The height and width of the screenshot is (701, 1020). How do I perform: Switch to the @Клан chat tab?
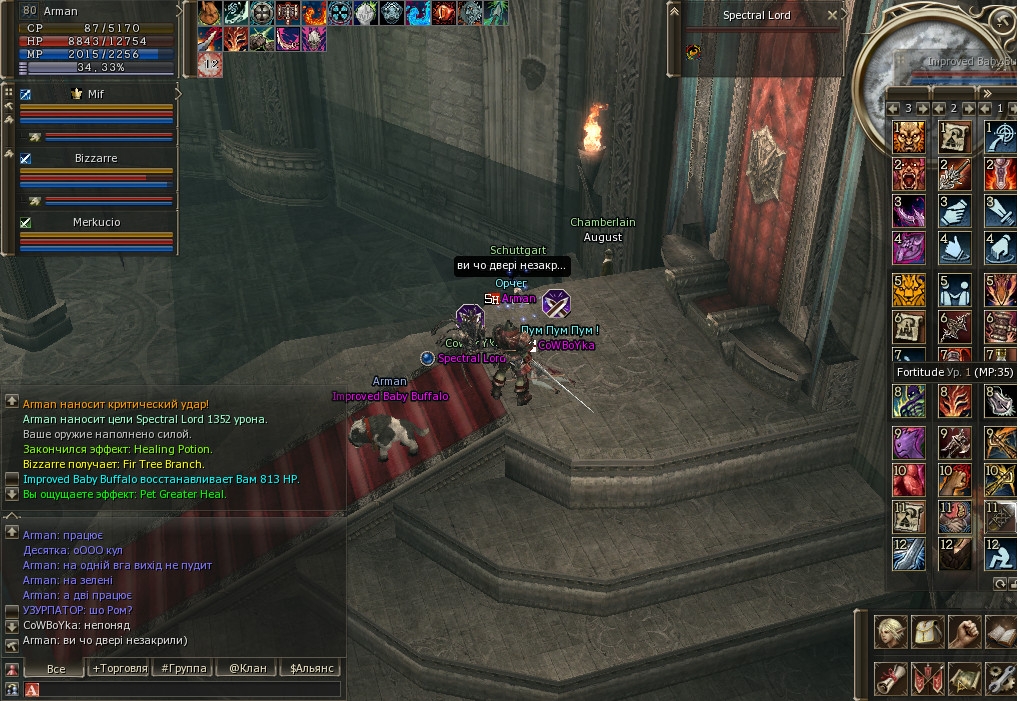point(247,668)
